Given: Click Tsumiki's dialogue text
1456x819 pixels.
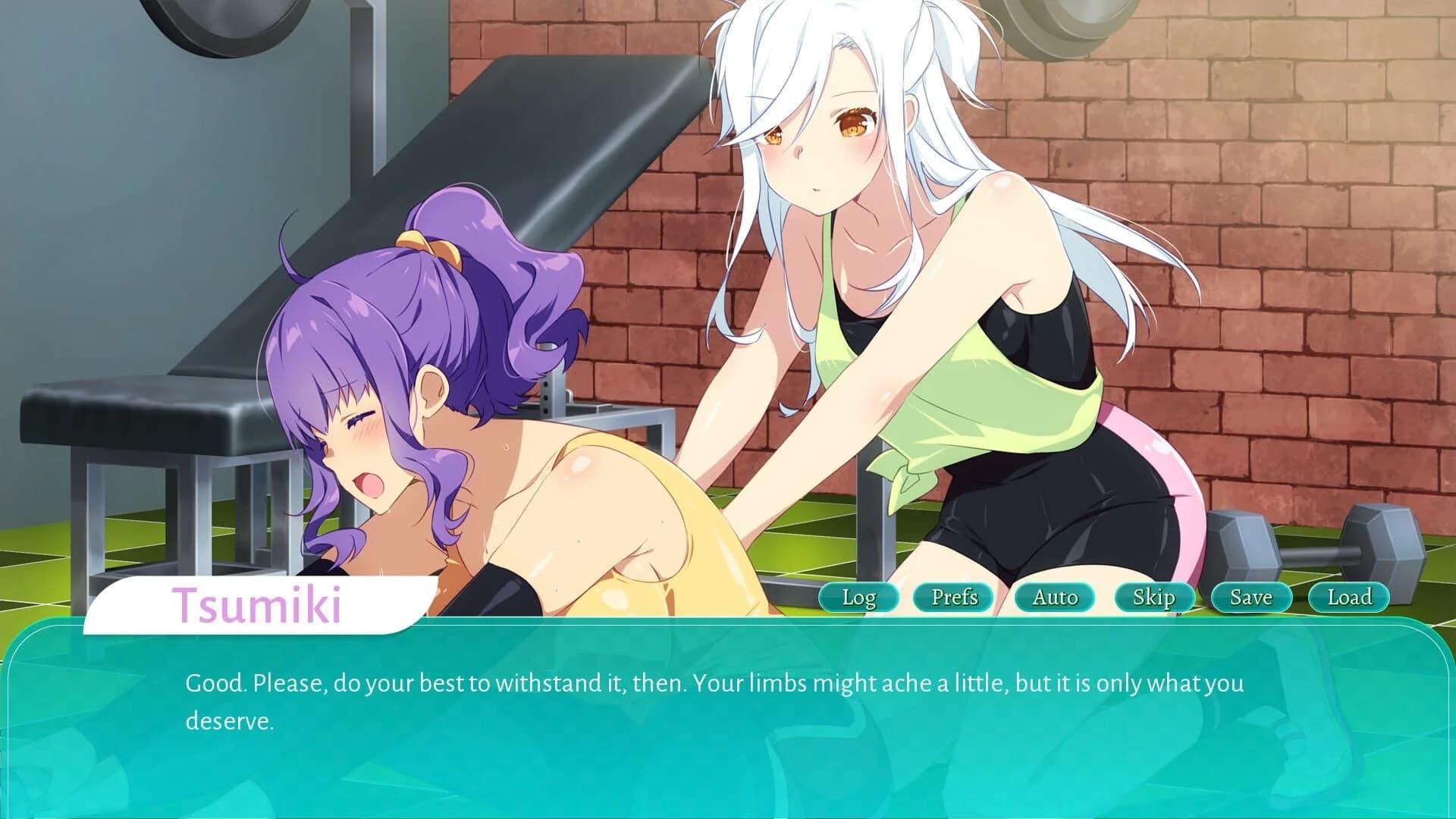Looking at the screenshot, I should pyautogui.click(x=637, y=683).
